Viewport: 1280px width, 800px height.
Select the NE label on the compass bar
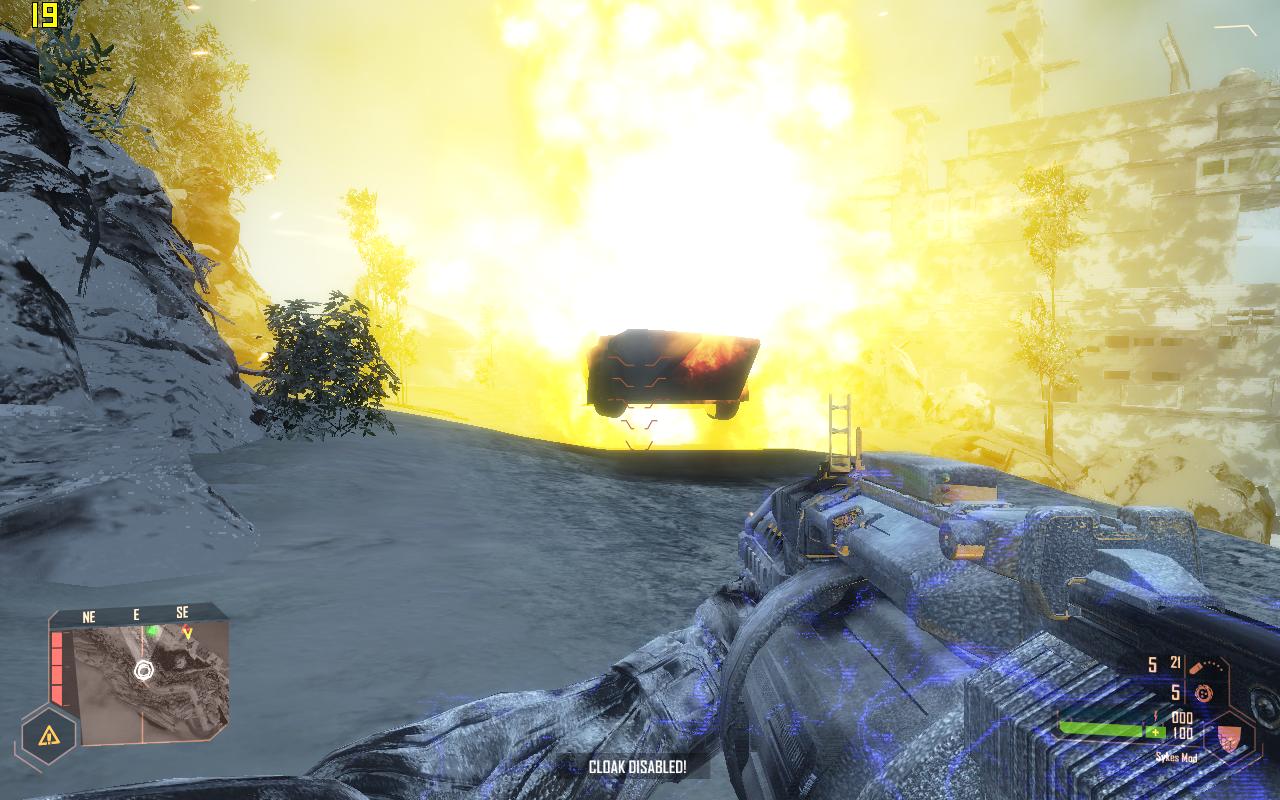click(89, 615)
